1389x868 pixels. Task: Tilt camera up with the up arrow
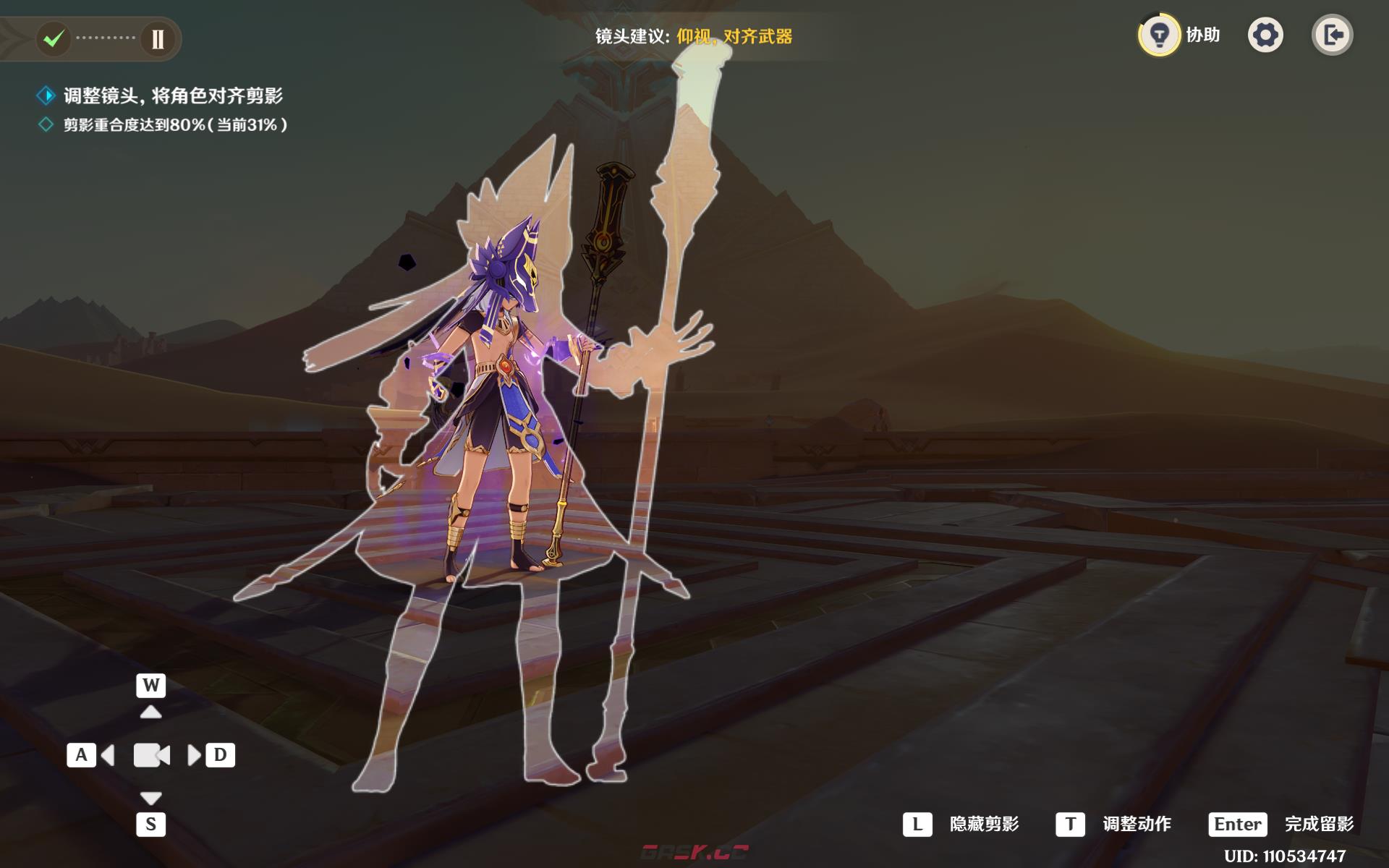pos(150,712)
